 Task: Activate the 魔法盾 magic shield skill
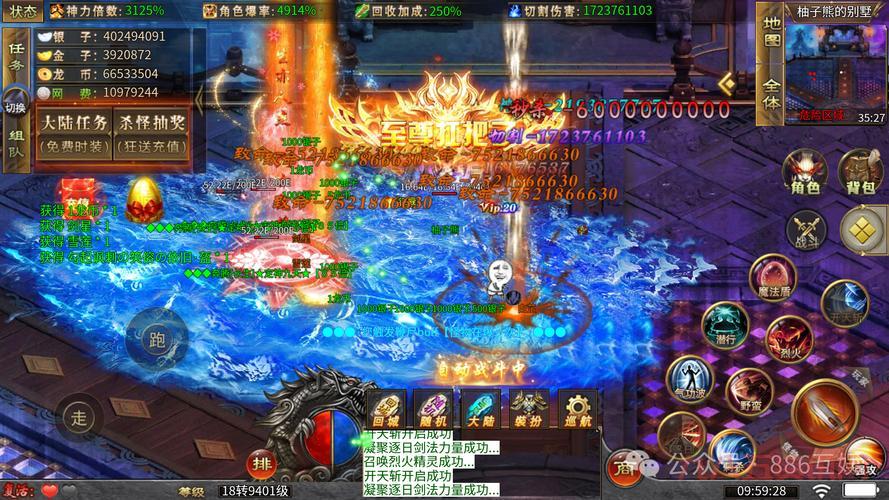click(x=772, y=278)
